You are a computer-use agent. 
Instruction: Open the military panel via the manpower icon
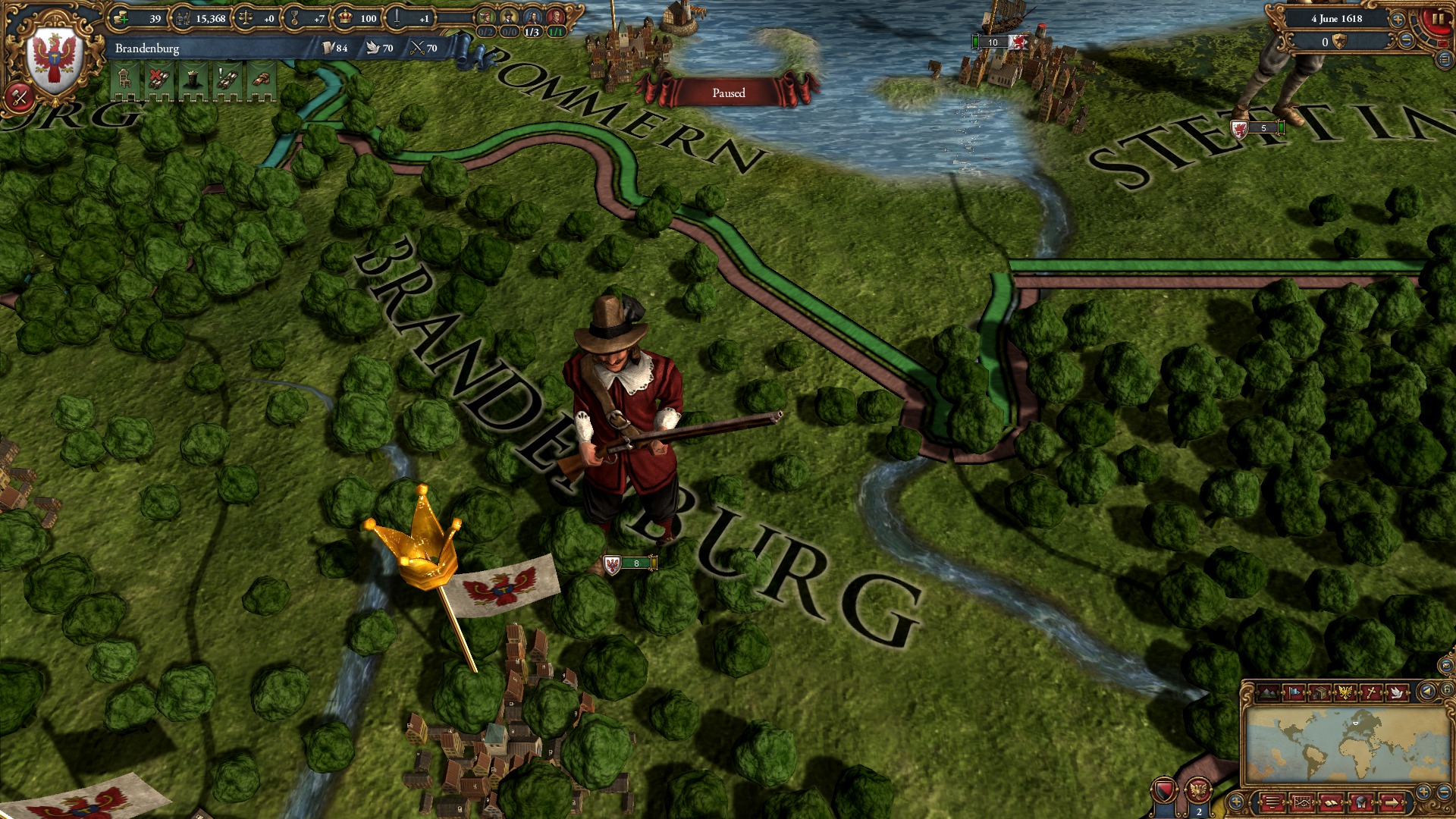click(184, 19)
